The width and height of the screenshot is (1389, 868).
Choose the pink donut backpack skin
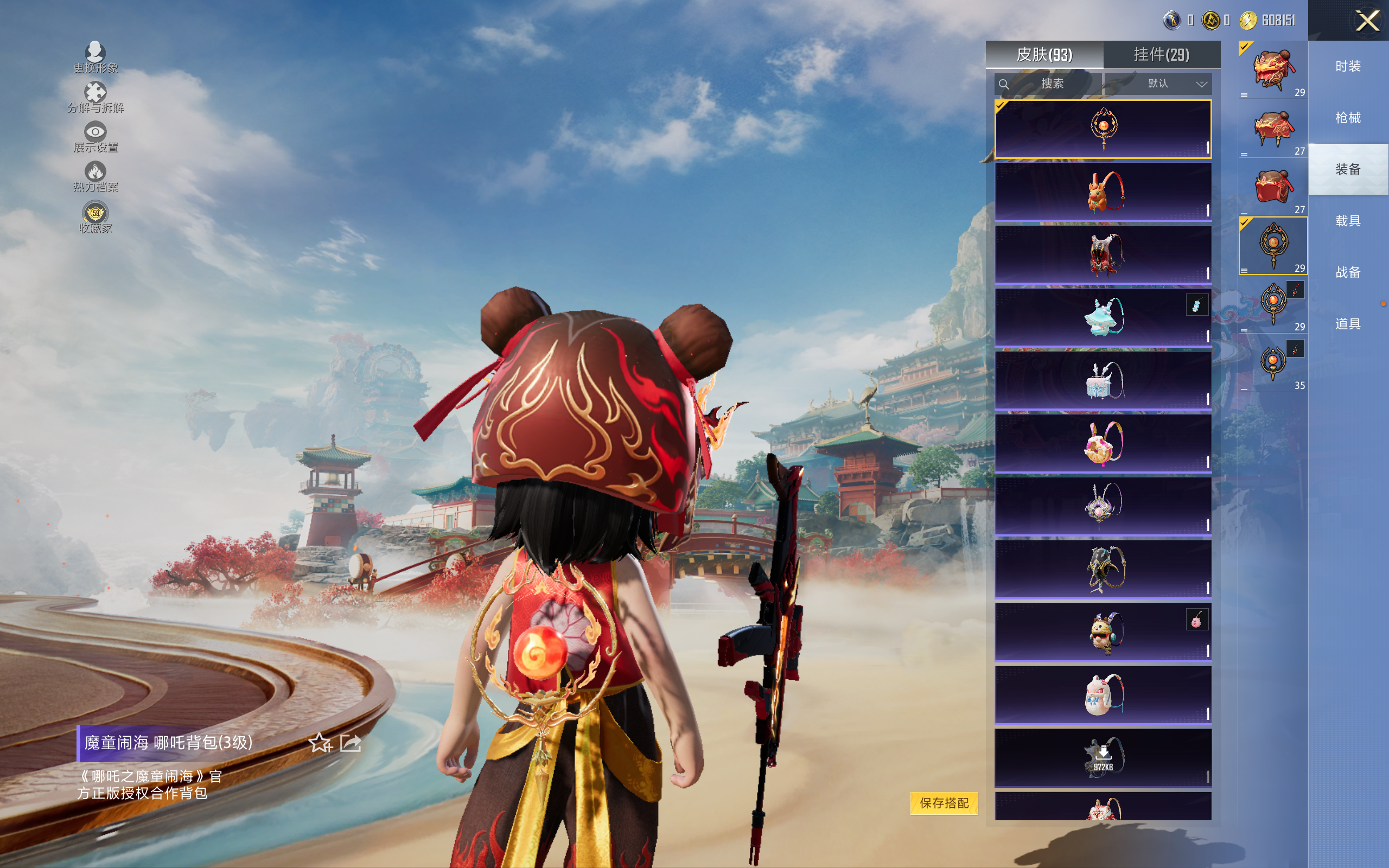1103,443
